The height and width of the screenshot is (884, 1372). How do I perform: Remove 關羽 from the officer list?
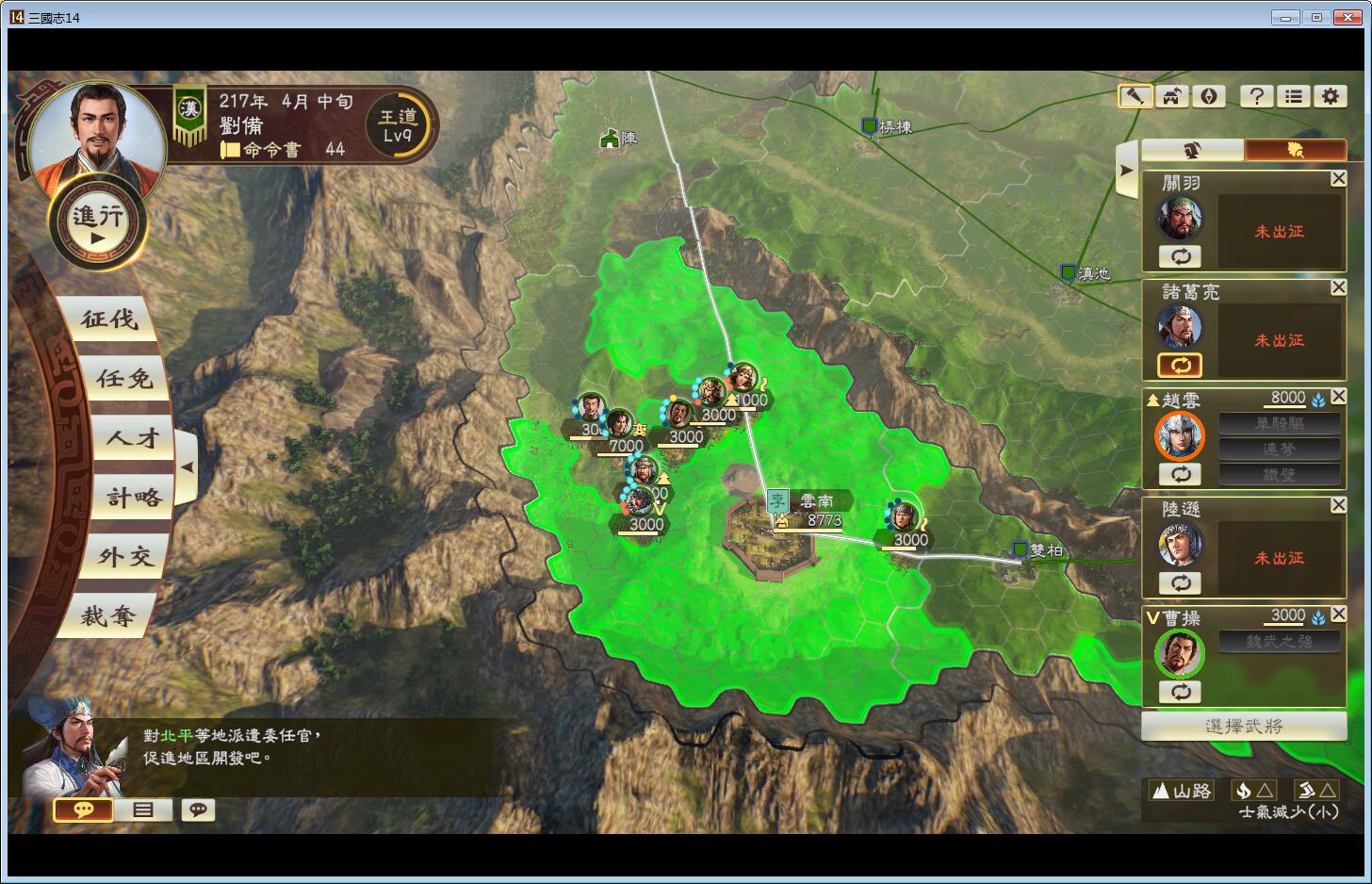(1338, 179)
